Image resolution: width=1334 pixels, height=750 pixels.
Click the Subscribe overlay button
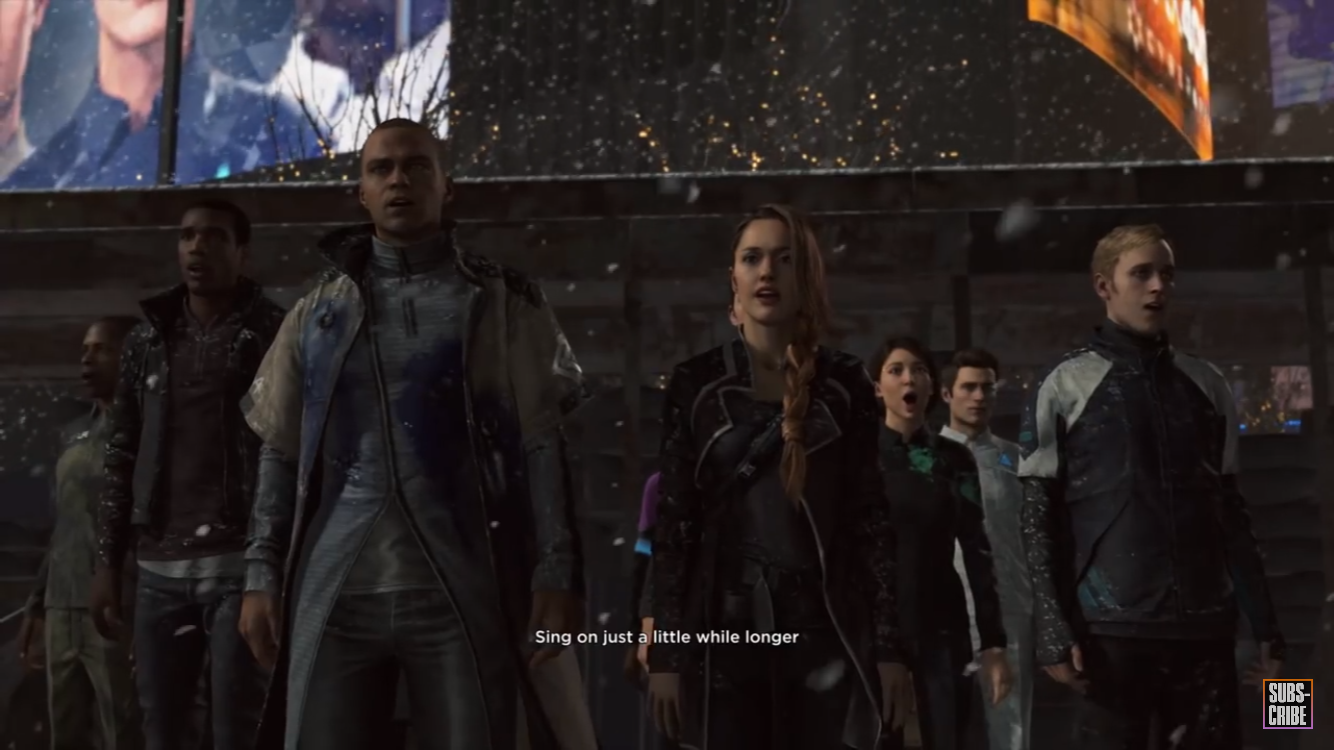click(1287, 703)
